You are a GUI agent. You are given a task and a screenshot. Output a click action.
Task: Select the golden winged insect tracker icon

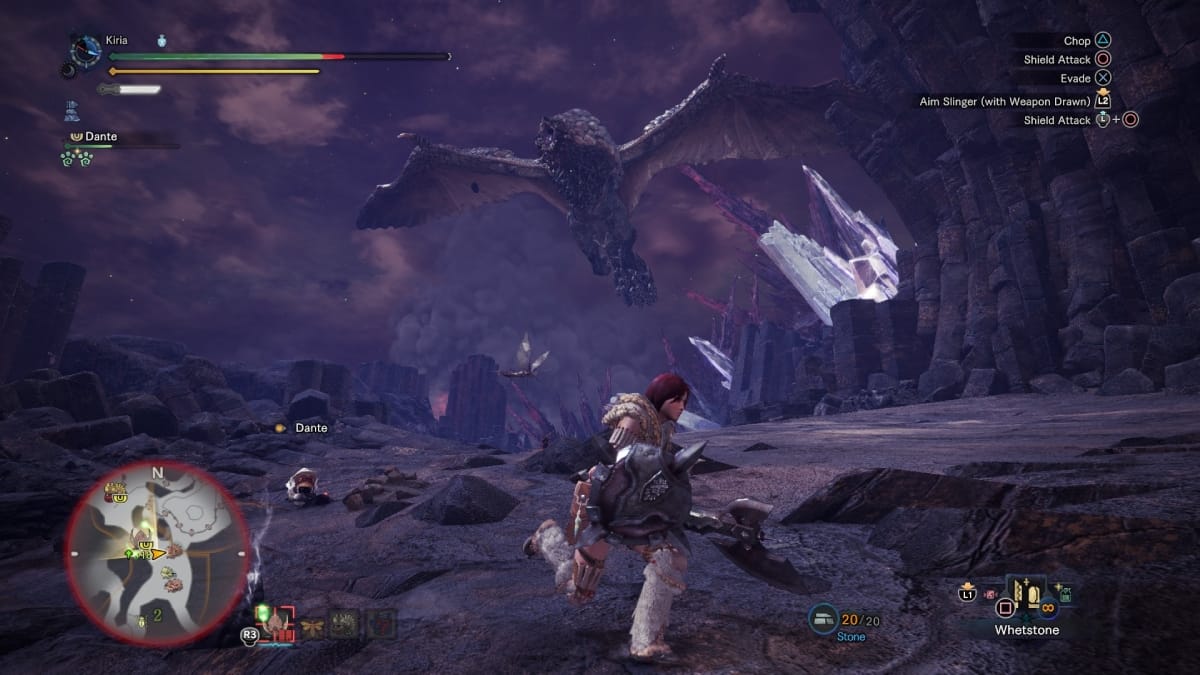click(x=312, y=625)
